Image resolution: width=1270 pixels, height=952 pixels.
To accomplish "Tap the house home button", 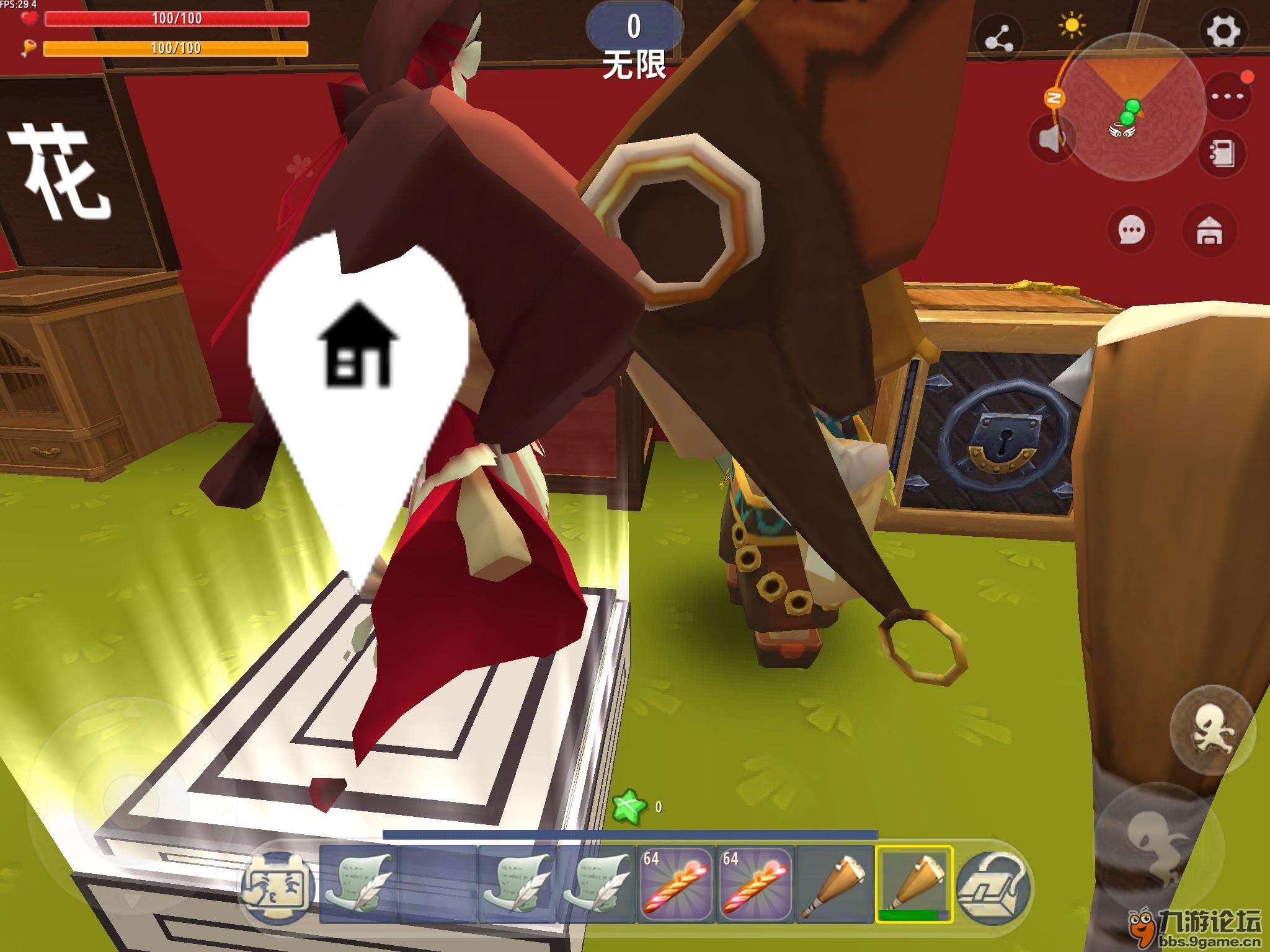I will [1208, 231].
